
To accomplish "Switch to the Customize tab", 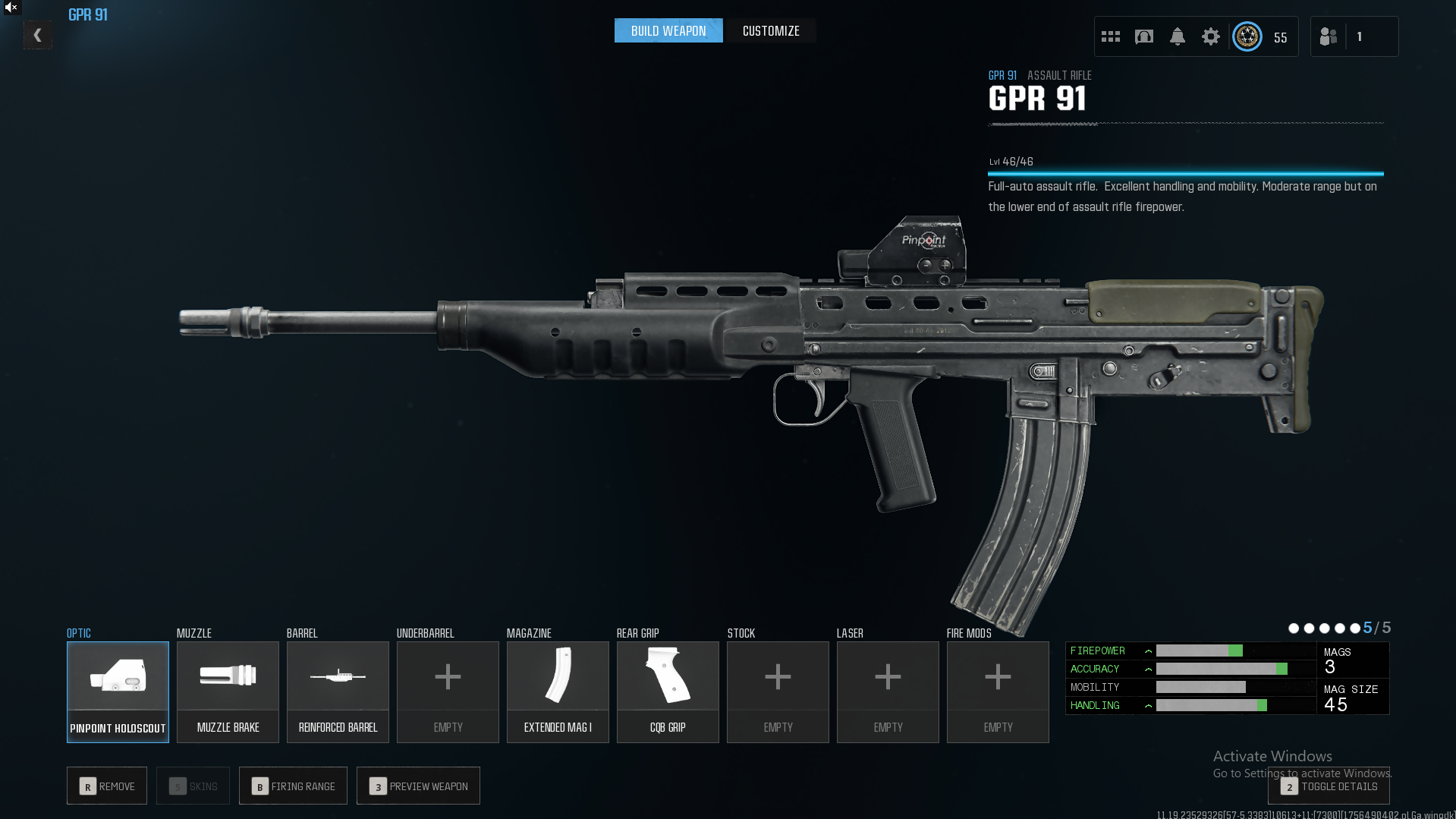I will pos(771,31).
